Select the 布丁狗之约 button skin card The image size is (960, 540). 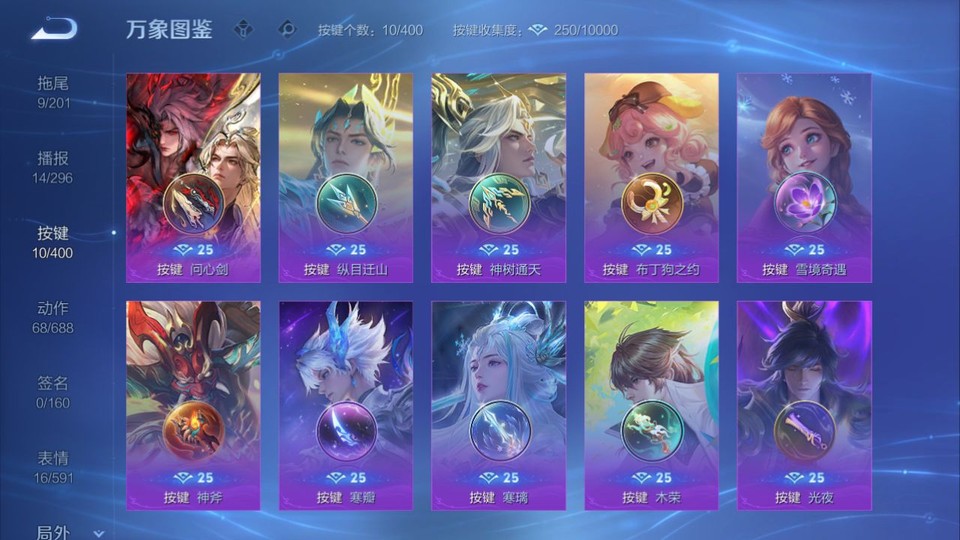coord(651,177)
